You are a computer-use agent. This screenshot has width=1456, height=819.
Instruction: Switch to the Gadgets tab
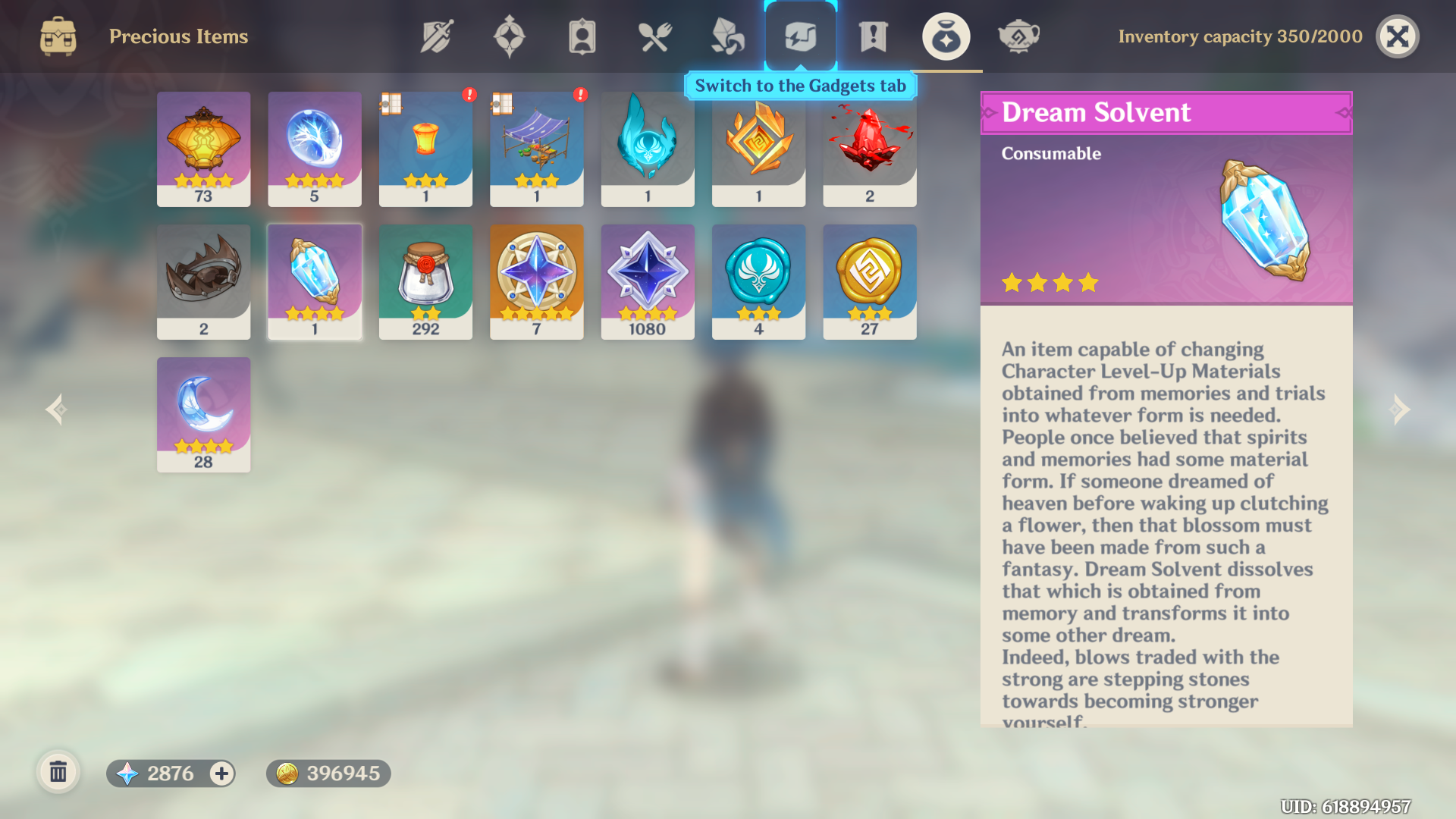pyautogui.click(x=801, y=34)
